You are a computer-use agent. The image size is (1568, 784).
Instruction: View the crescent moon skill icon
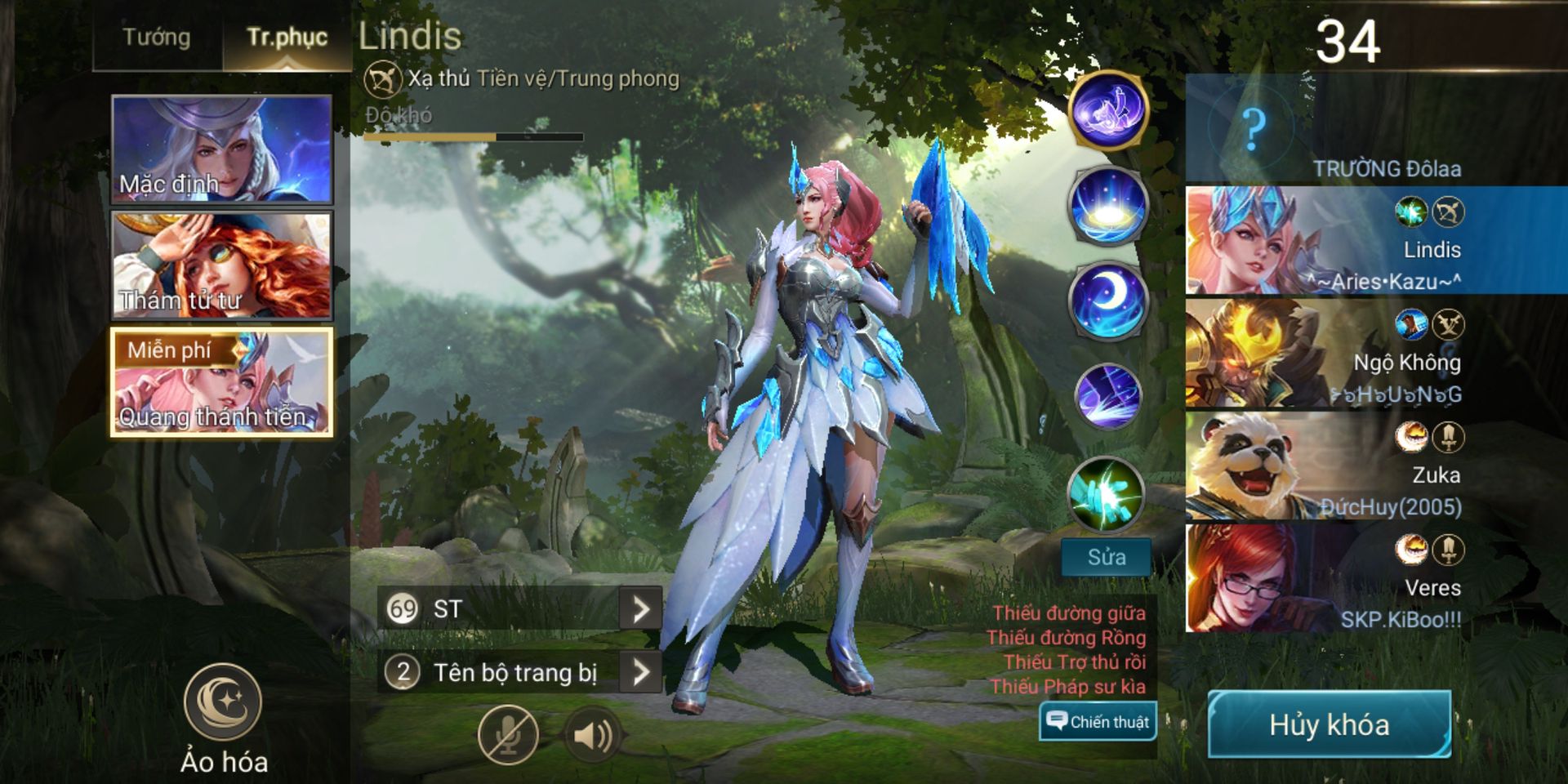click(1107, 301)
